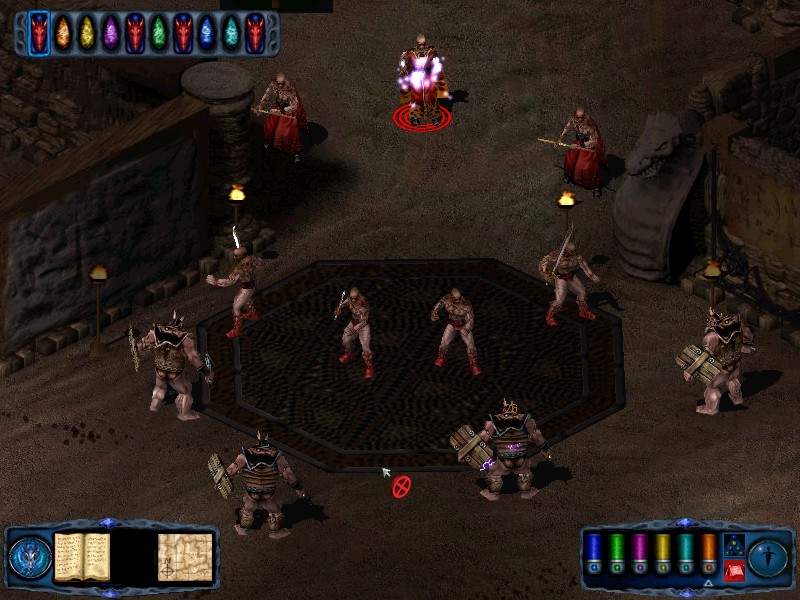Image resolution: width=800 pixels, height=600 pixels.
Task: Open the parchment map
Action: (x=184, y=556)
